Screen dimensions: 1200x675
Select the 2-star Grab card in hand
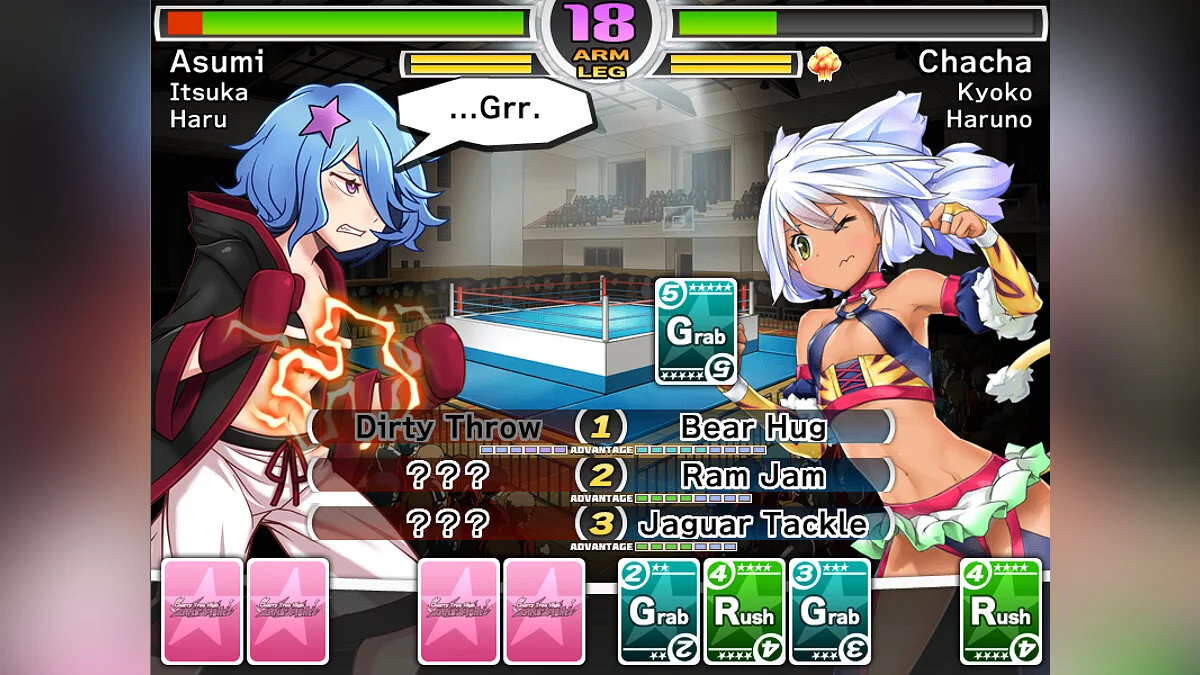point(659,611)
